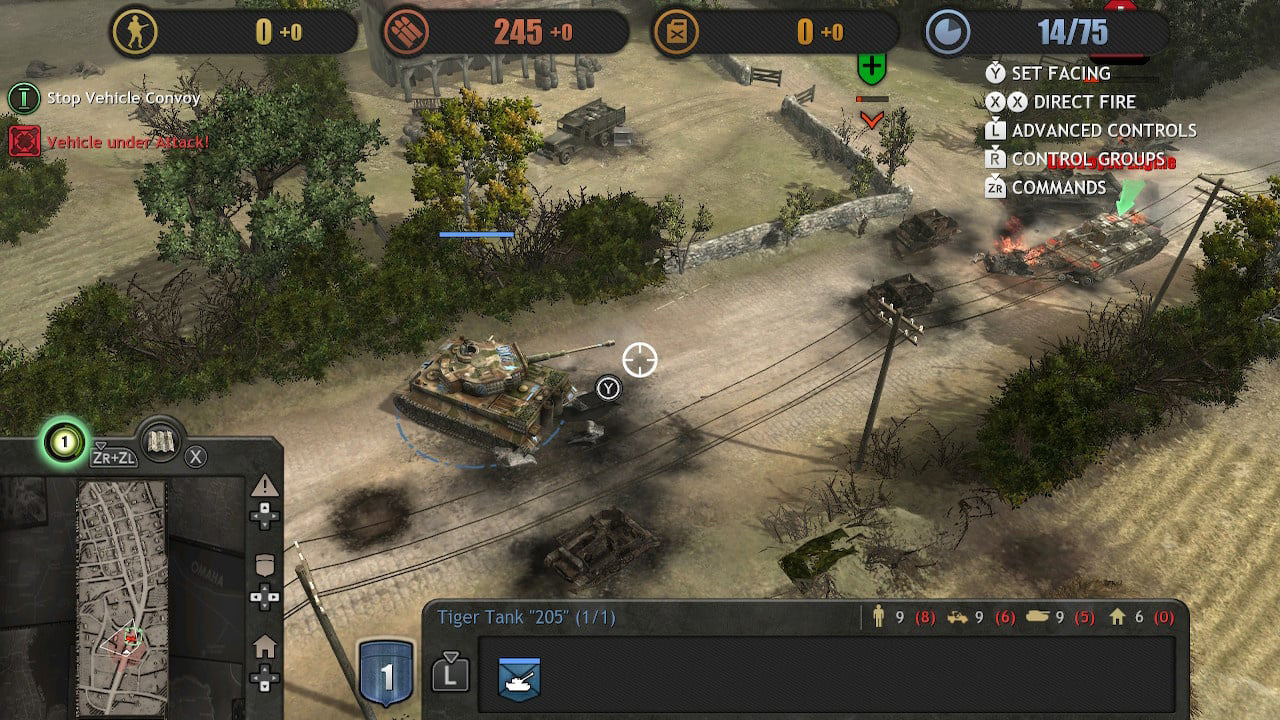This screenshot has width=1280, height=720.
Task: Click the population cap icon
Action: [946, 32]
